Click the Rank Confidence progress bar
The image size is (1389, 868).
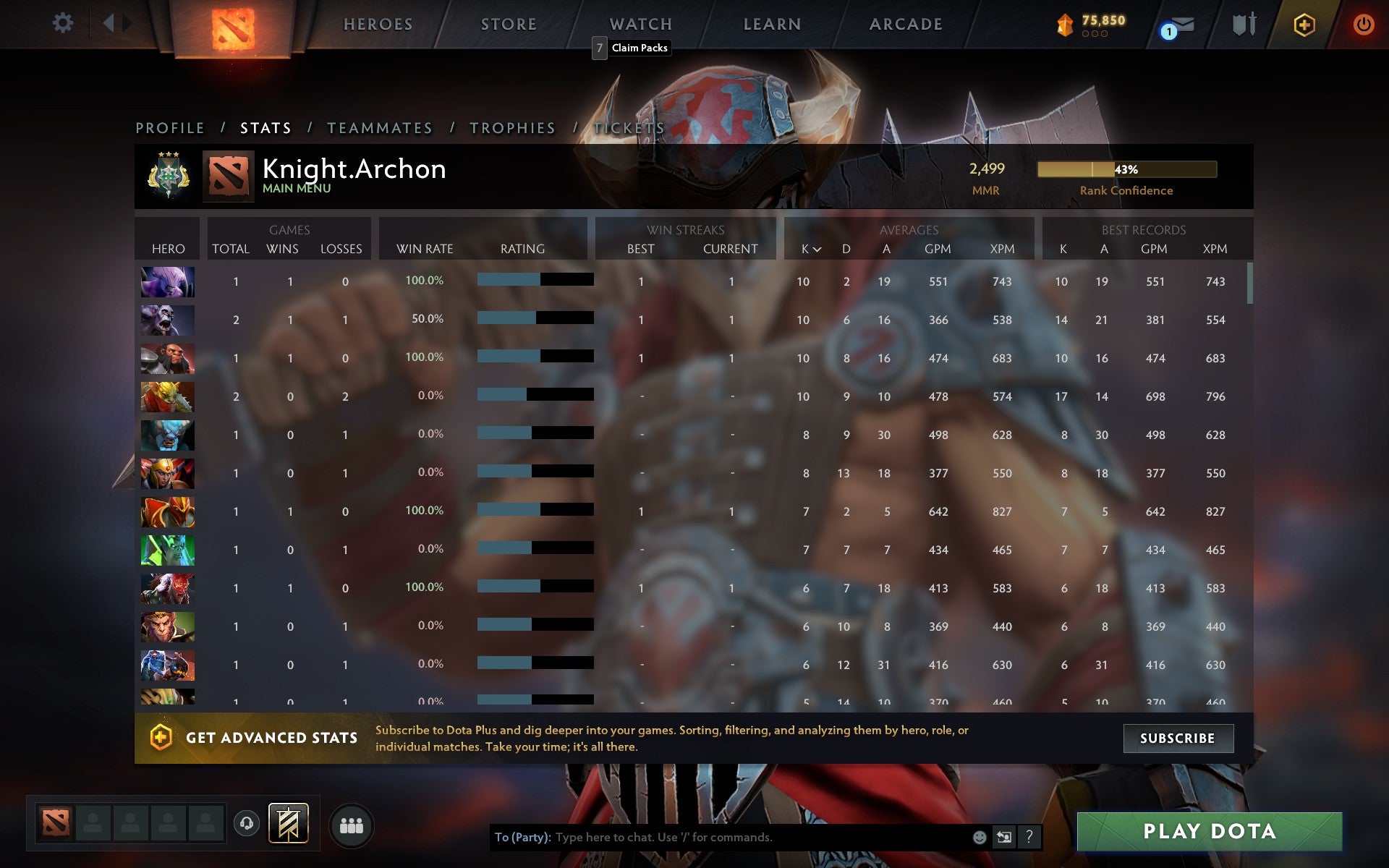click(1126, 169)
